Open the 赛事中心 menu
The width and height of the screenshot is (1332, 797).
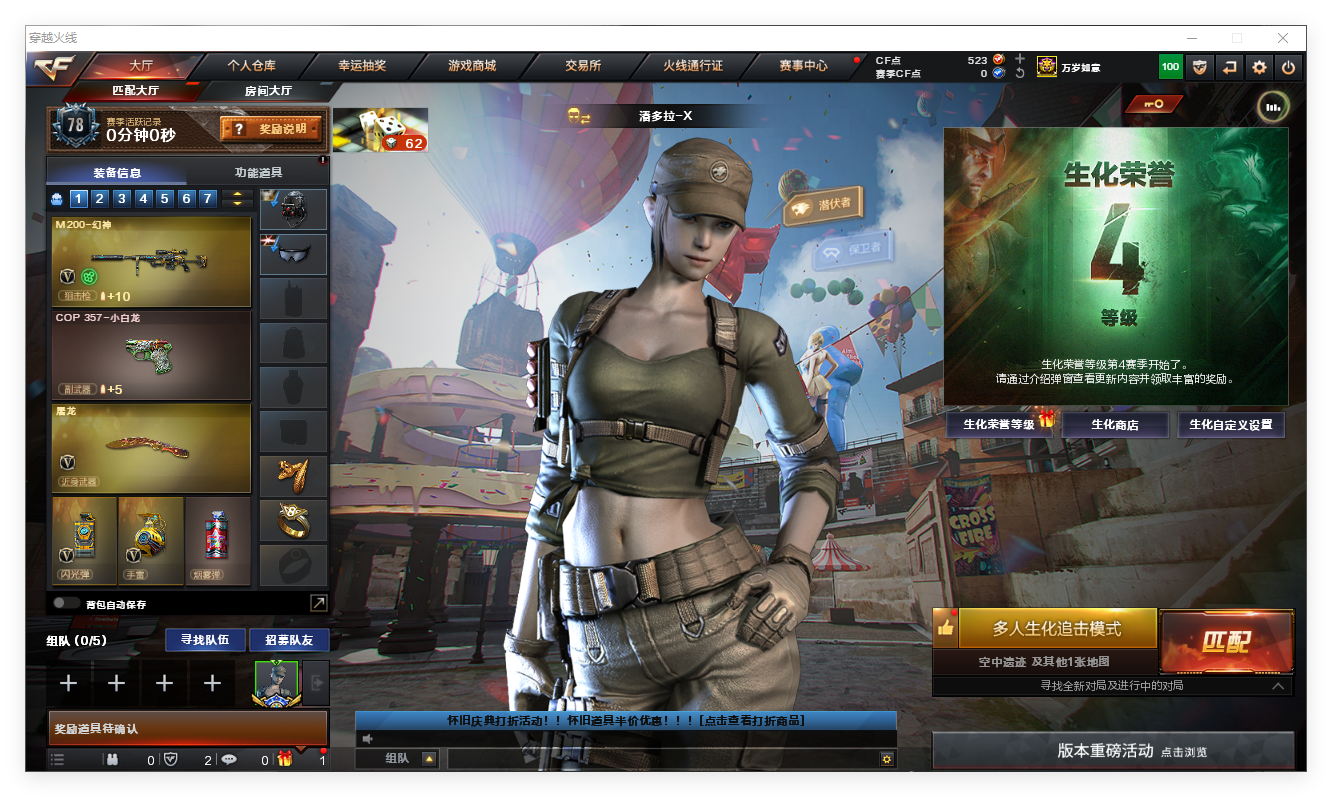click(x=803, y=66)
